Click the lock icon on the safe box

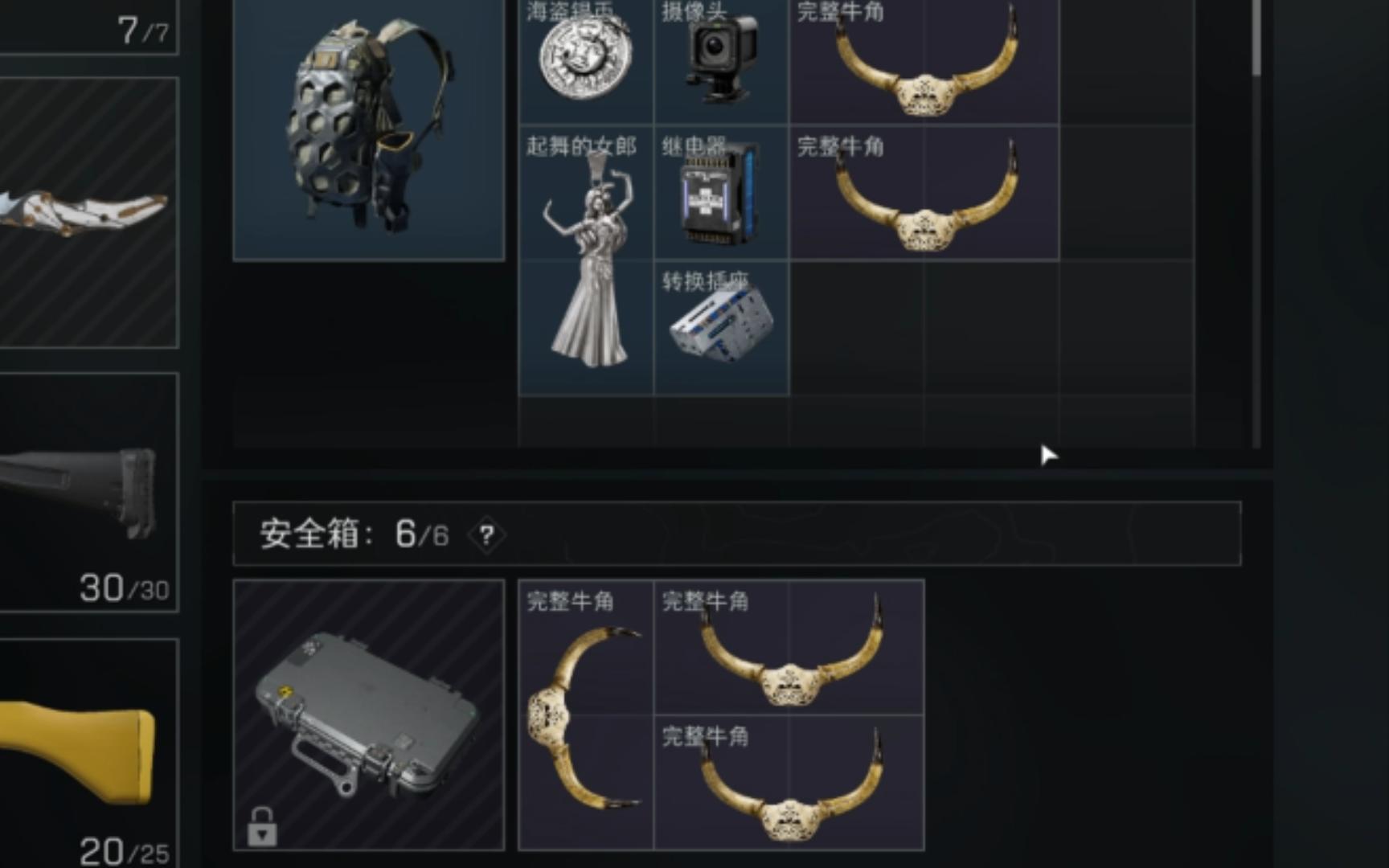point(261,826)
